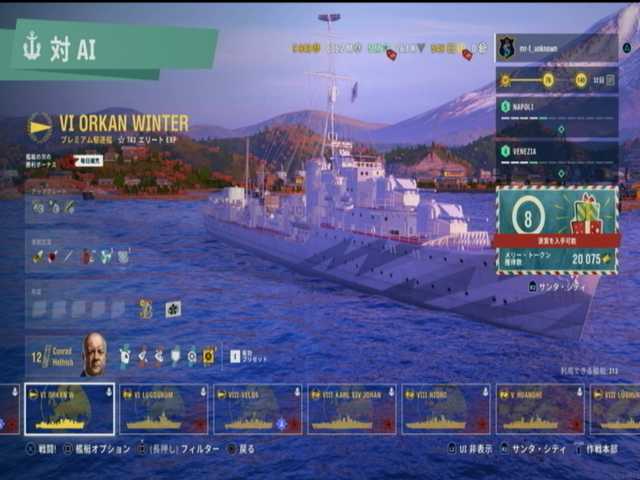The height and width of the screenshot is (480, 640).
Task: Choose the VI Lugdunum ship card
Action: [163, 409]
